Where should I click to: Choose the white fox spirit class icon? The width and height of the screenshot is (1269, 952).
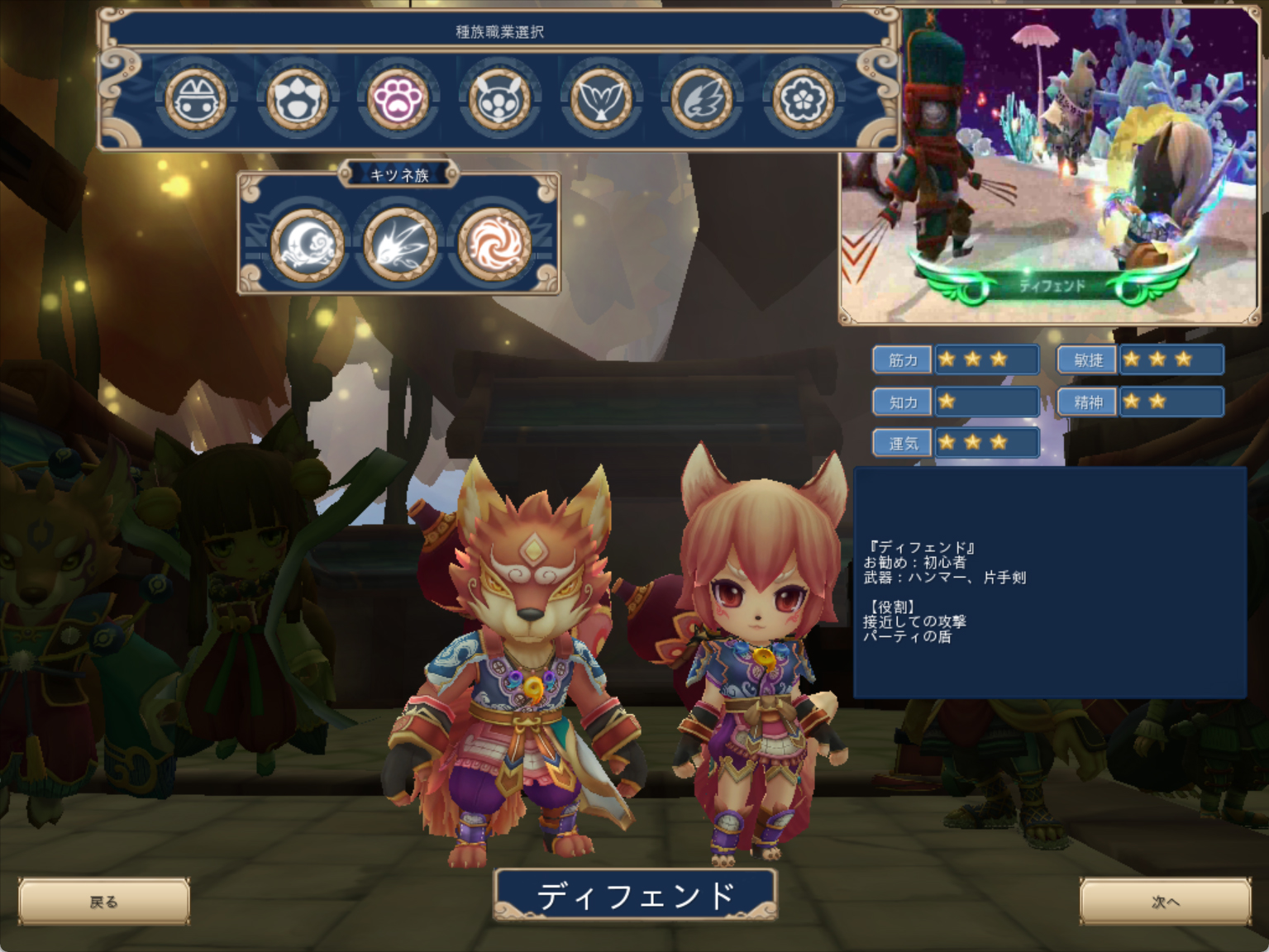(x=401, y=243)
